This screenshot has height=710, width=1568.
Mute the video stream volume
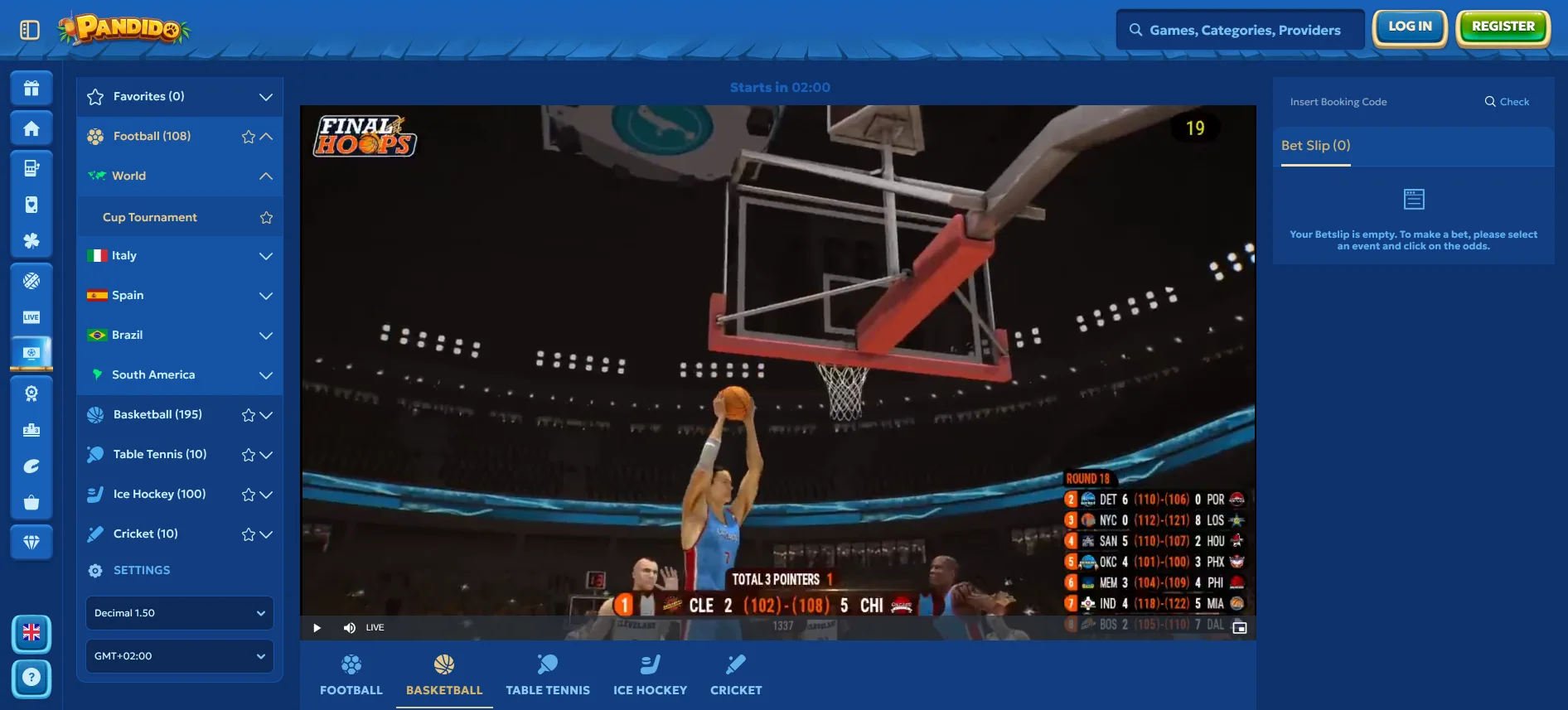[349, 628]
